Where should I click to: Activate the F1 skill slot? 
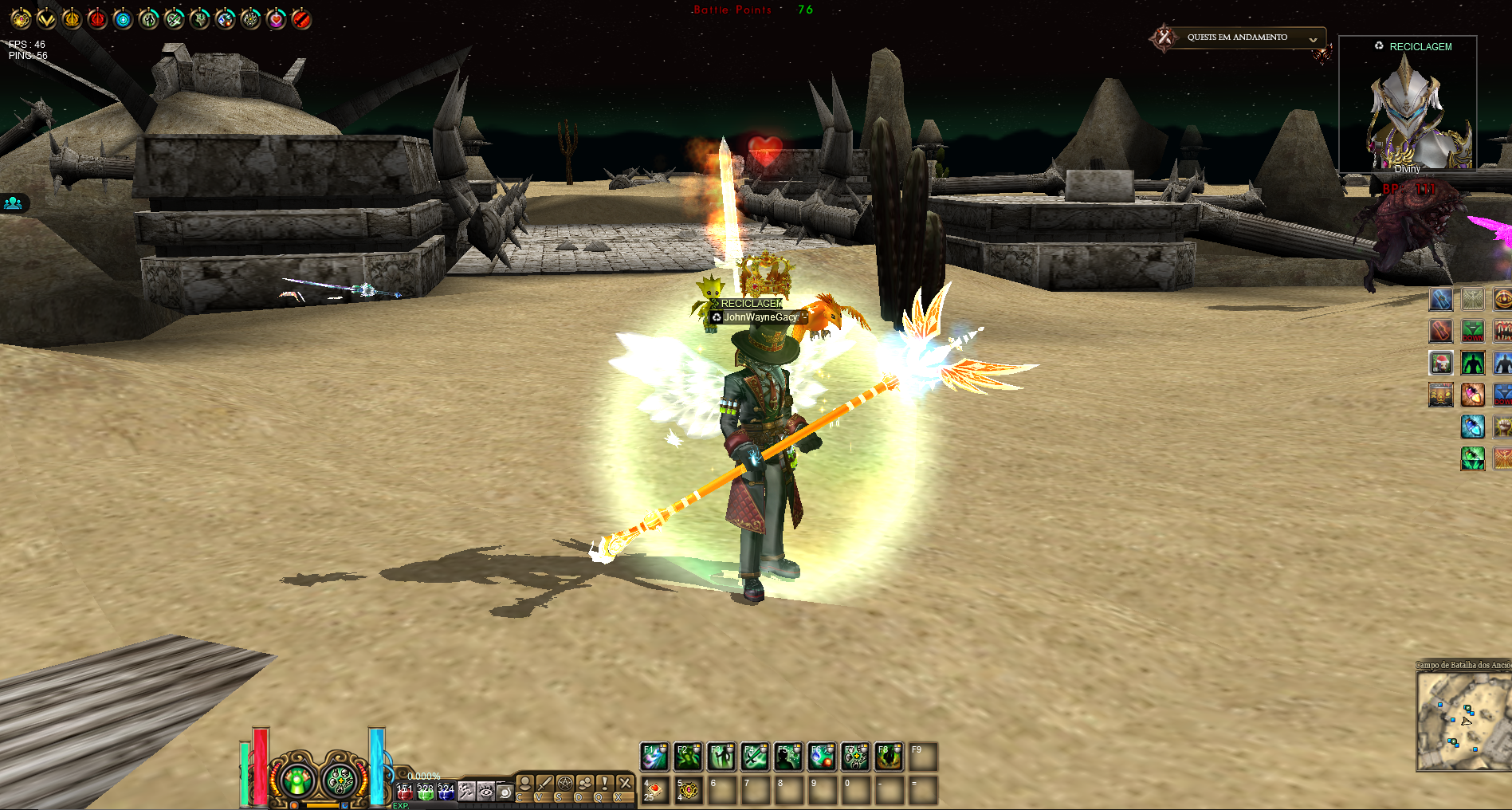point(654,757)
